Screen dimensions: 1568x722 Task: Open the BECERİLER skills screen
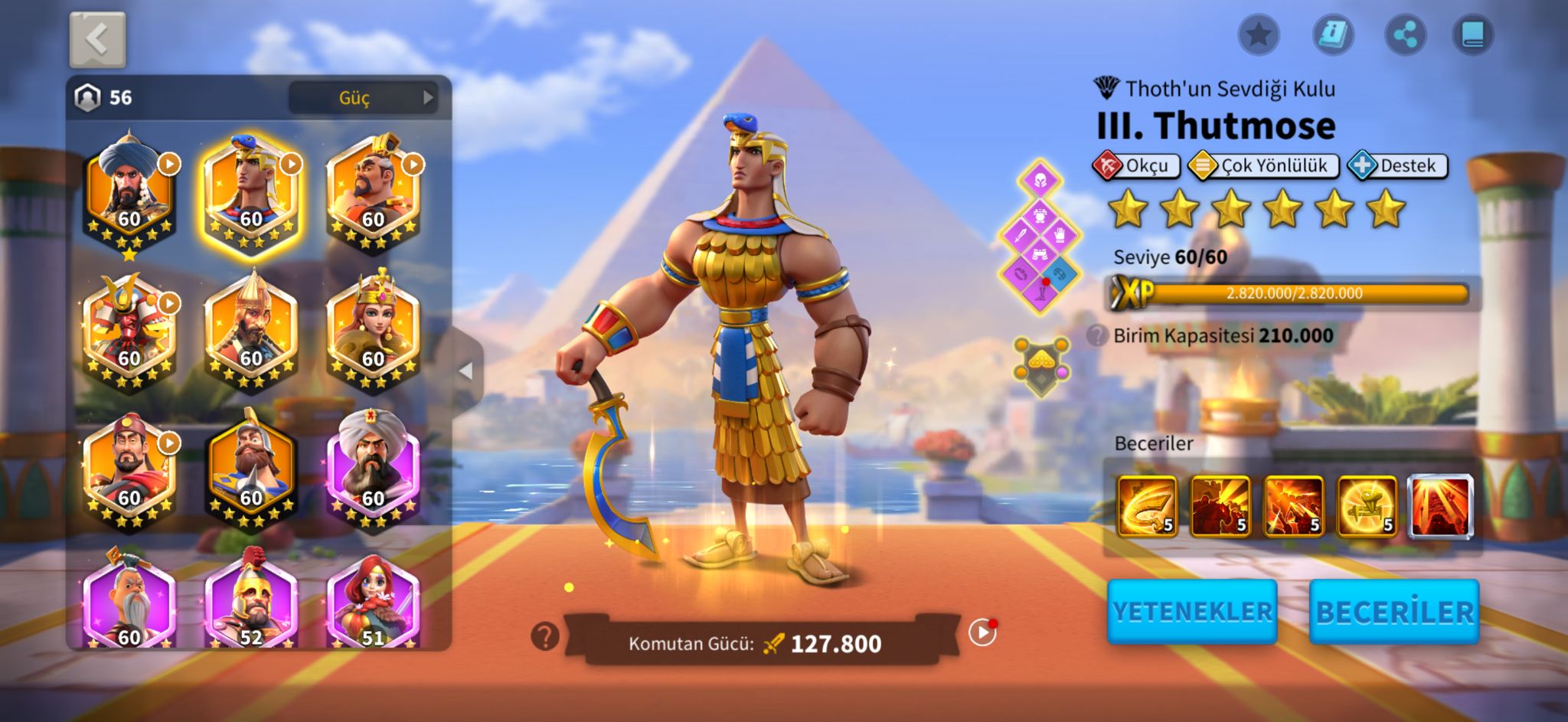(x=1394, y=612)
